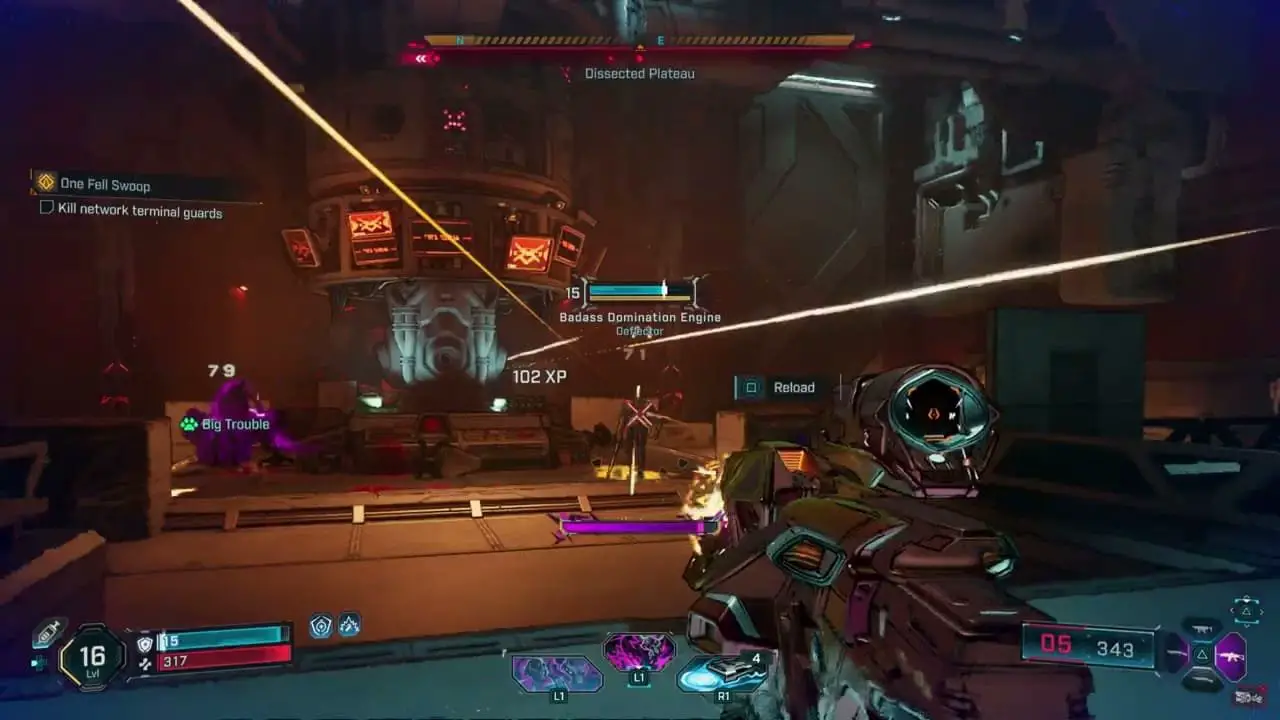Switch to the top weapon slot
Screen dimensions: 1280x720
tap(1202, 628)
